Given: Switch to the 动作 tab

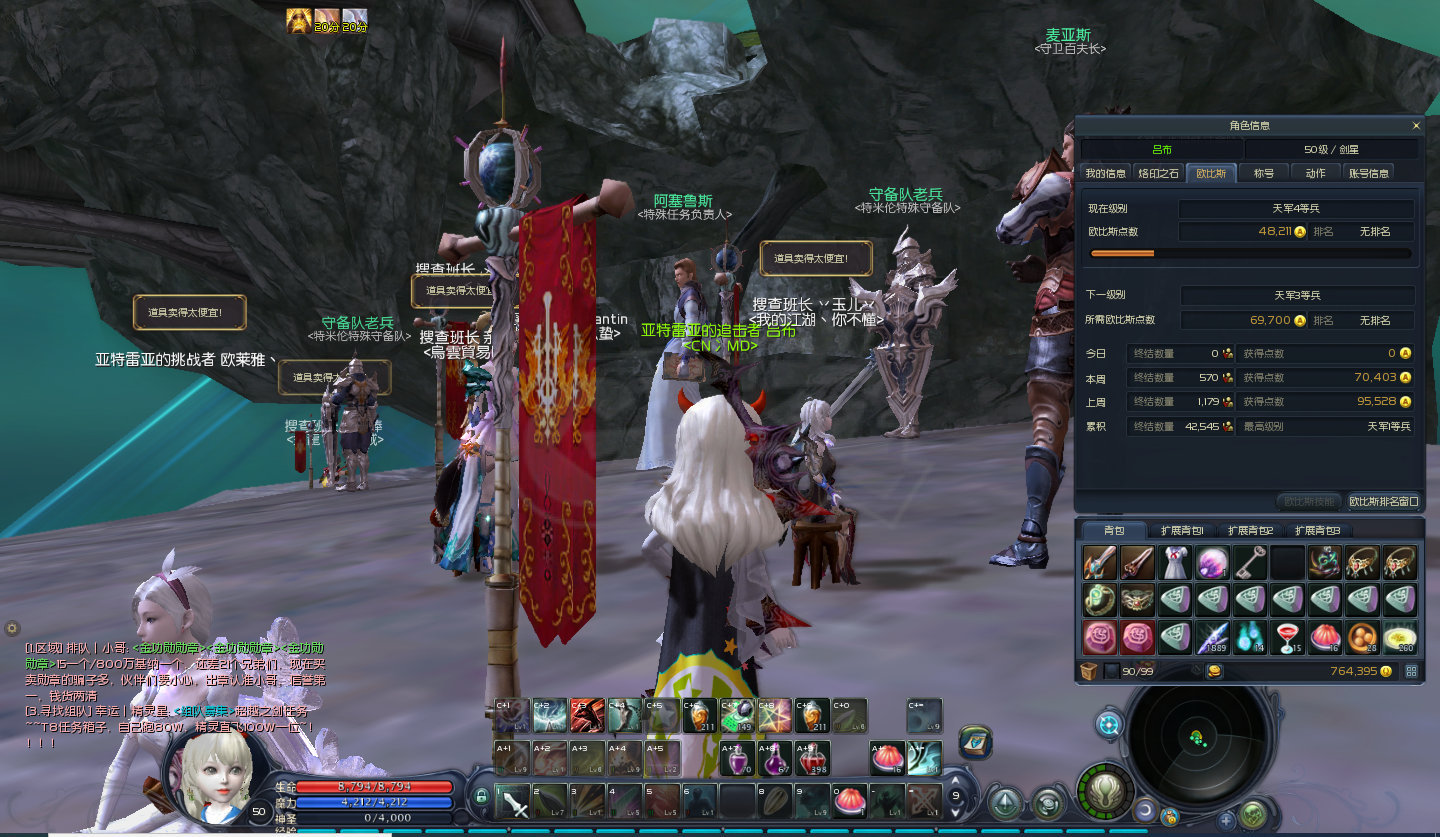Looking at the screenshot, I should click(x=1315, y=173).
